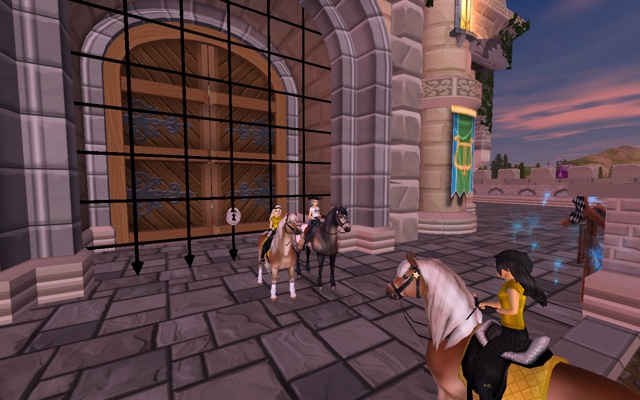
Task: Click the keyhole lock icon on the gate
Action: tap(233, 215)
